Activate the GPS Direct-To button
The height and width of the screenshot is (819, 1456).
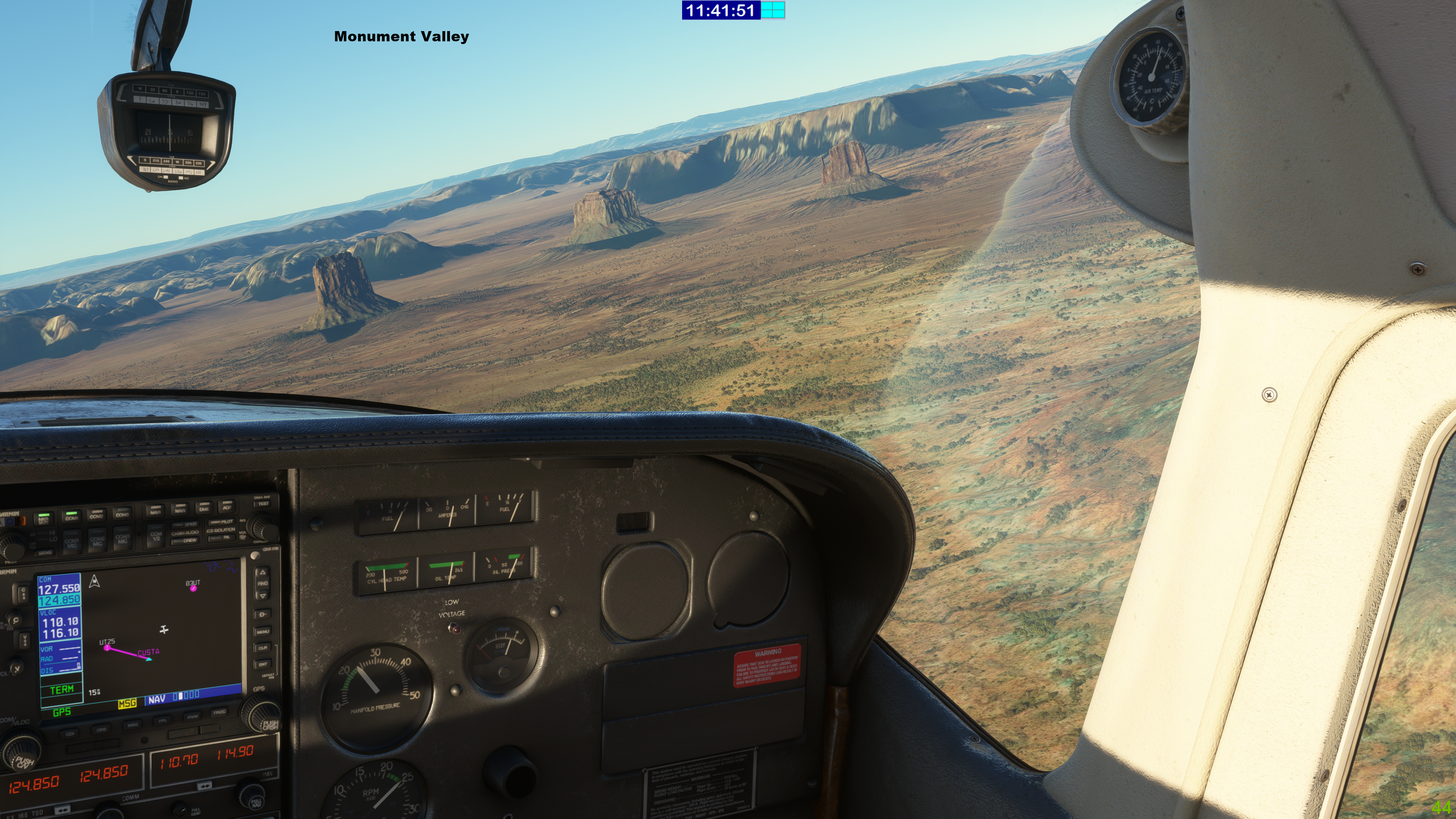(262, 614)
